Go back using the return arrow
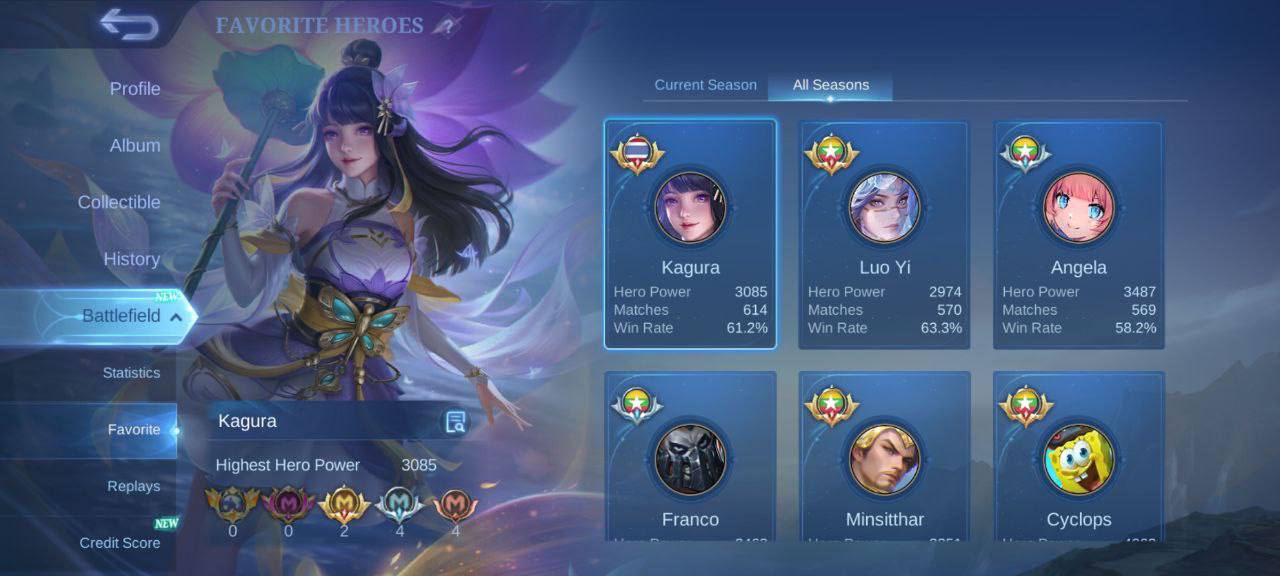Screen dimensions: 1280x576 click(x=129, y=25)
